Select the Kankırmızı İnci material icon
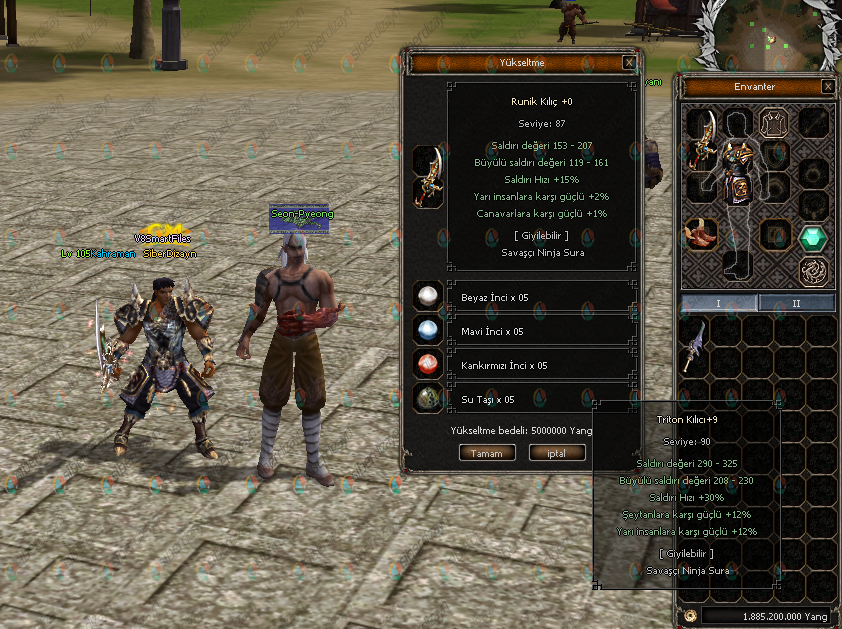The image size is (842, 629). click(429, 364)
